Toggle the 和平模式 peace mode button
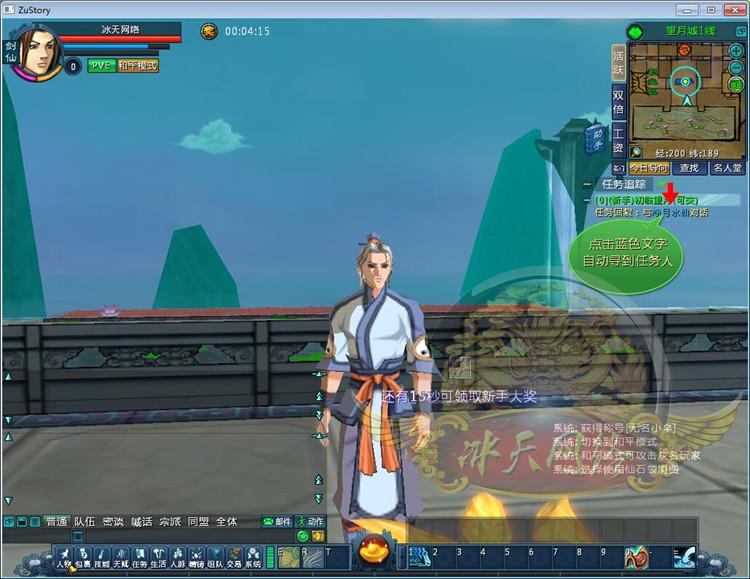Screen dimensions: 750x579 point(138,66)
